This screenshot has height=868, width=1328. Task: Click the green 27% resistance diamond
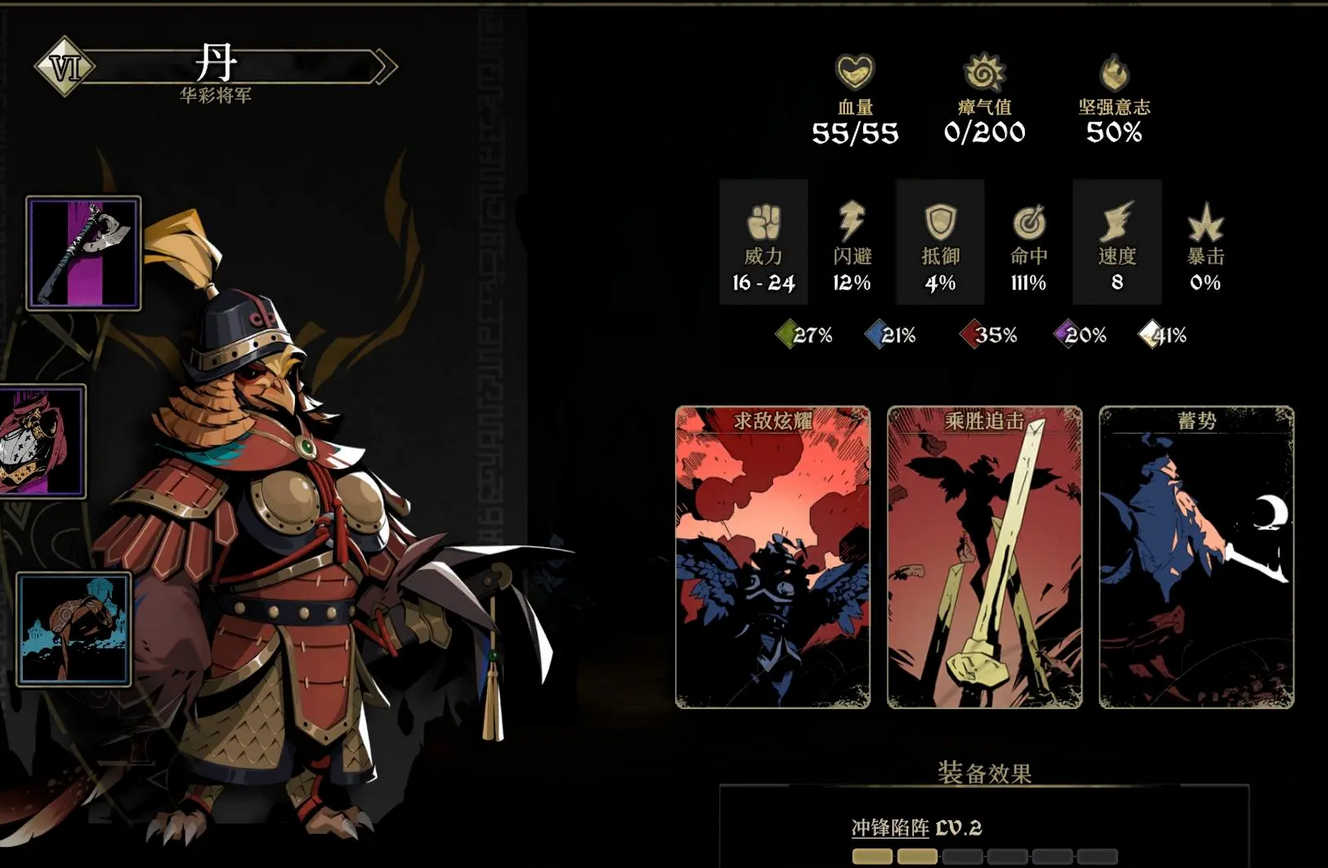pos(788,336)
